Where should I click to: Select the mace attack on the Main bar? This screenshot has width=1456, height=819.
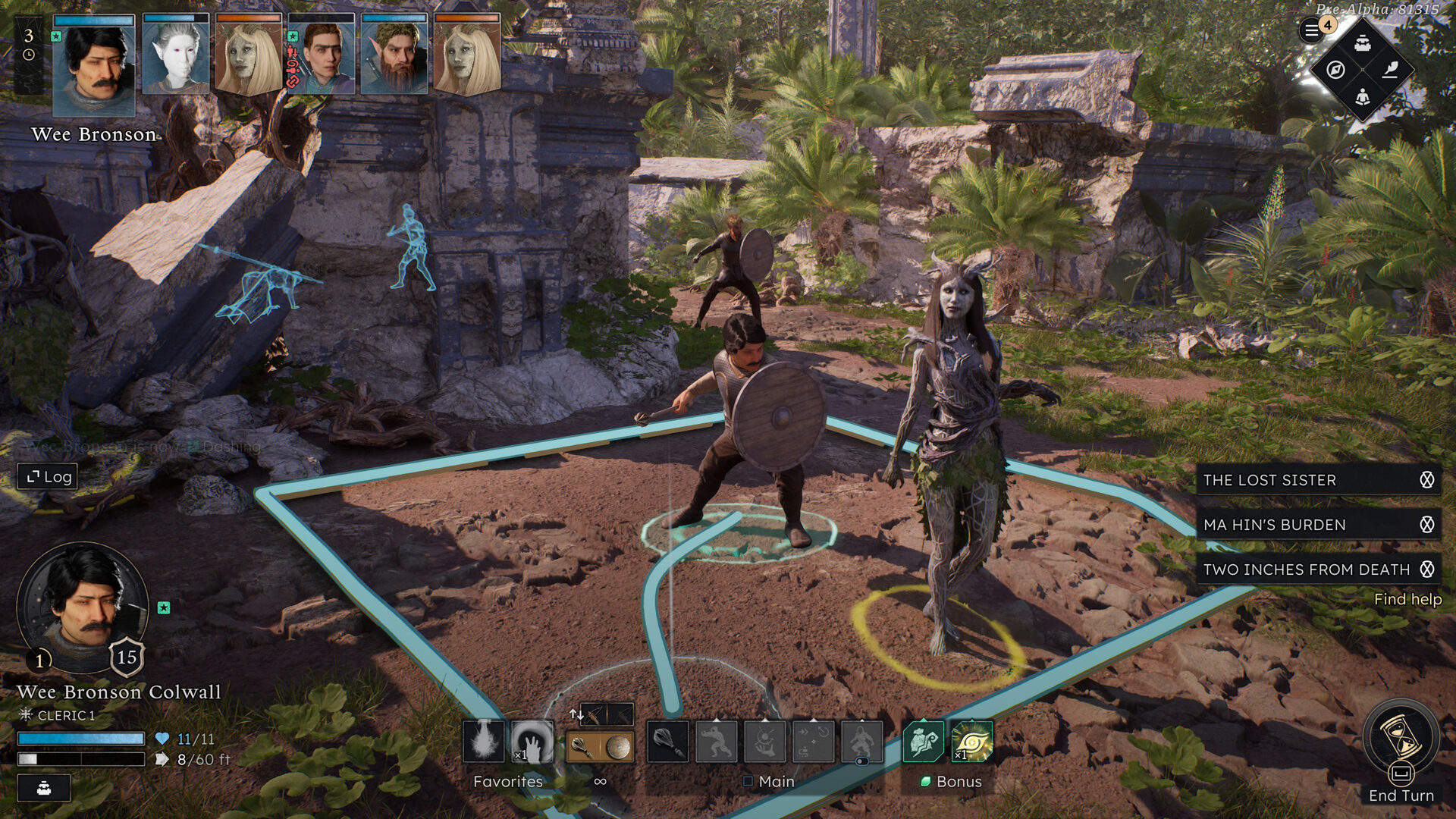[668, 741]
